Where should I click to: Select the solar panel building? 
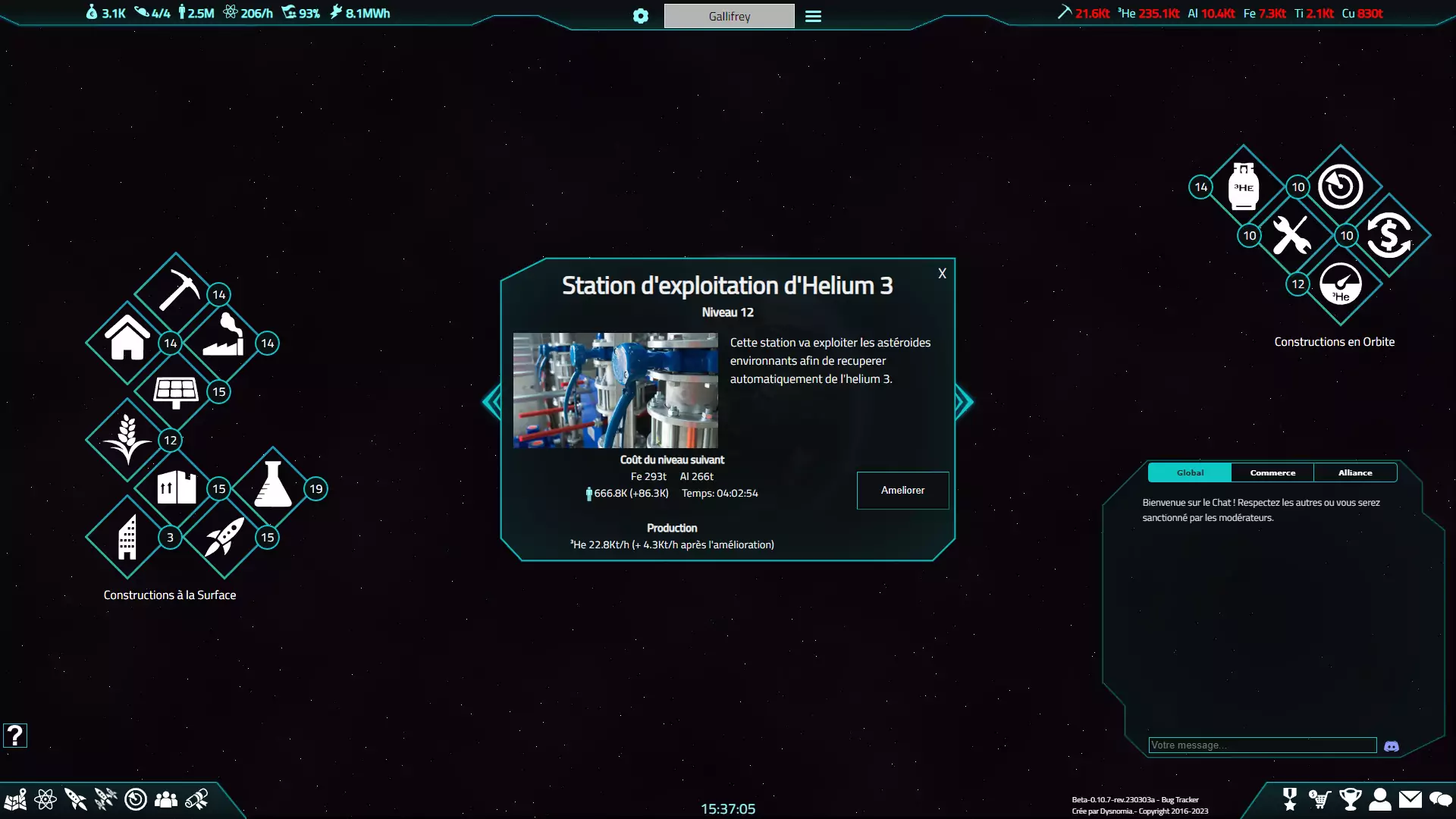[x=176, y=391]
